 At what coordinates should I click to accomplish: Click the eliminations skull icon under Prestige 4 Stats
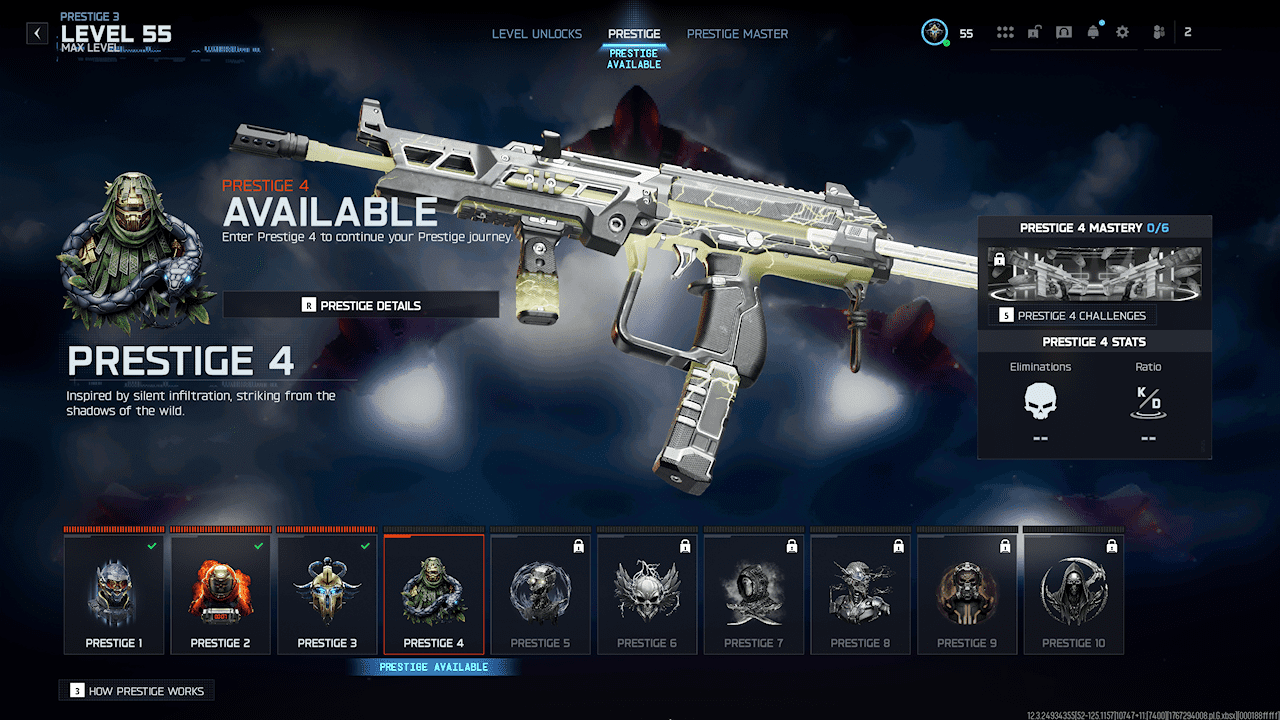click(1040, 402)
